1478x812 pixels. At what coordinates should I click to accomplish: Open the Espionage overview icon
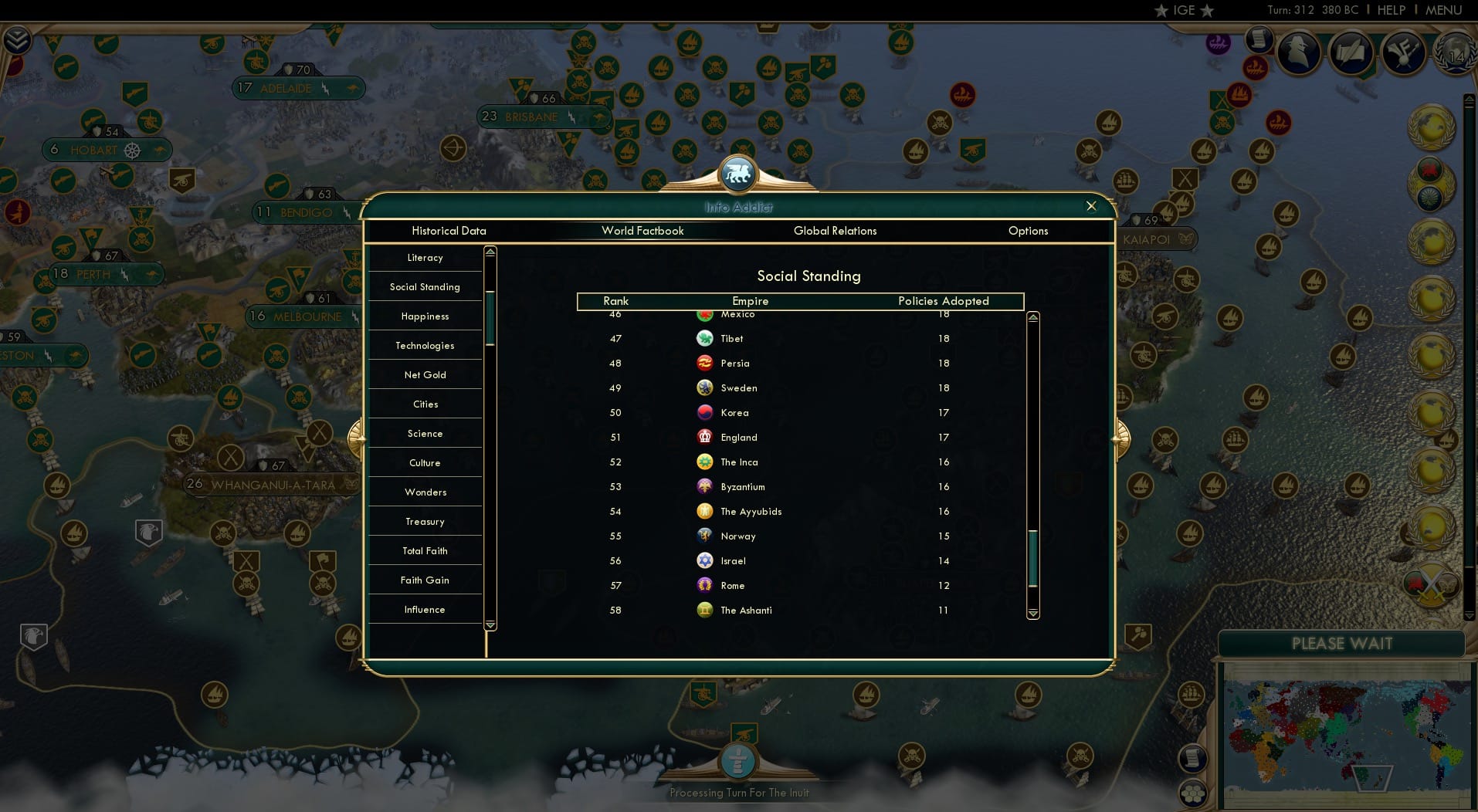pyautogui.click(x=1298, y=52)
